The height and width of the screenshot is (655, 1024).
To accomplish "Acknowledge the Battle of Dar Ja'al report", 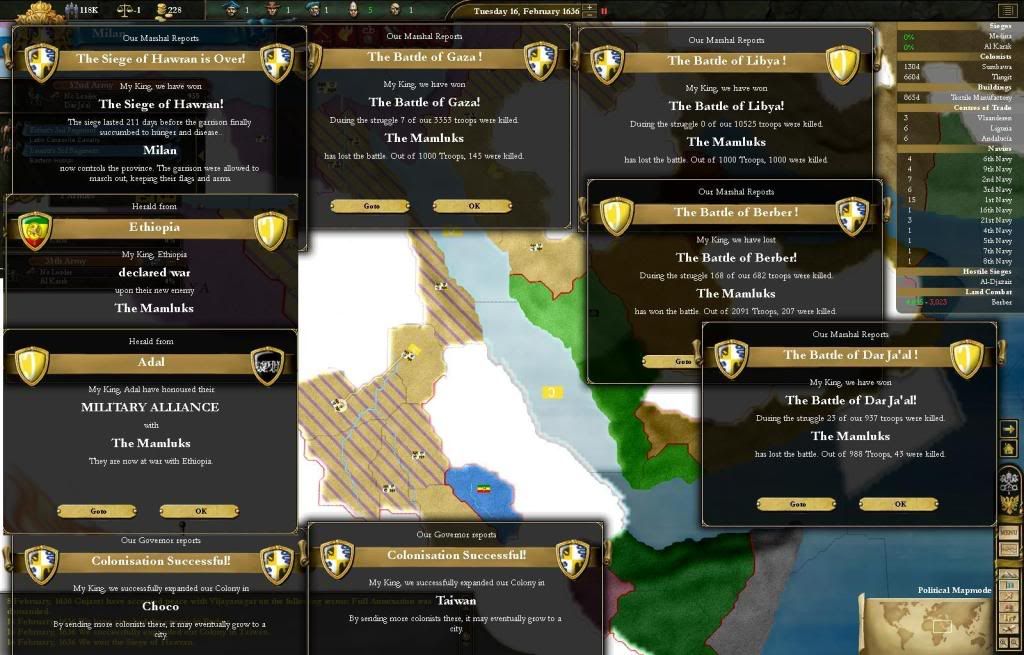I will (899, 504).
